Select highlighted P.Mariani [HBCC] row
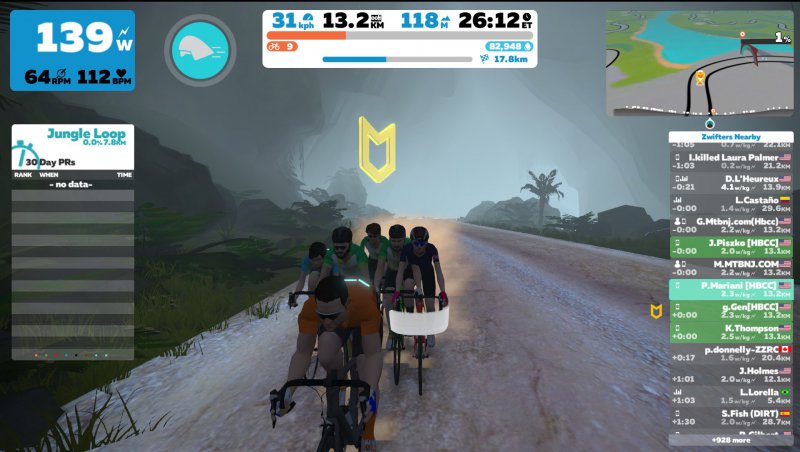Screen dimensions: 800x452 point(731,289)
